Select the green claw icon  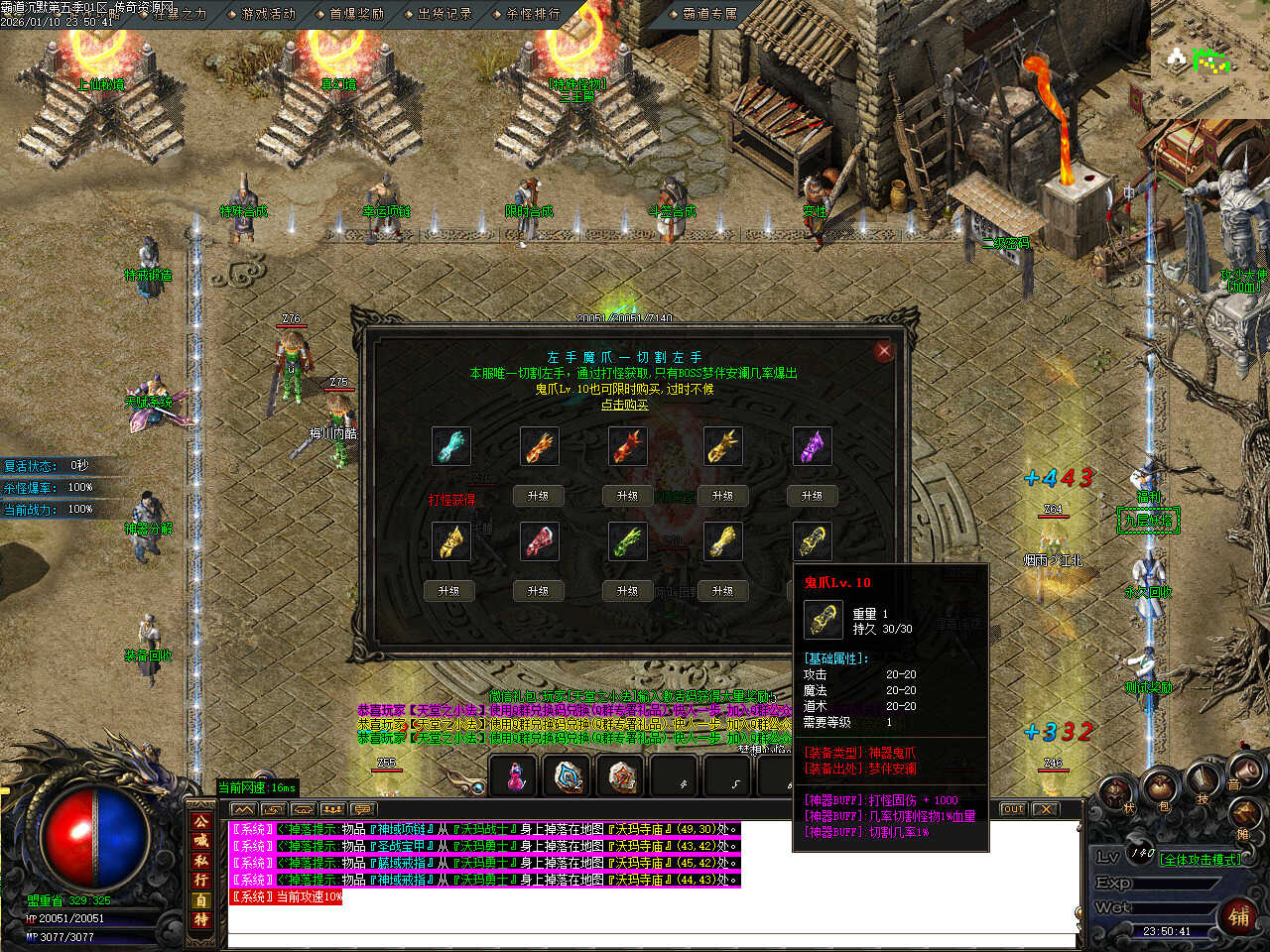[627, 542]
